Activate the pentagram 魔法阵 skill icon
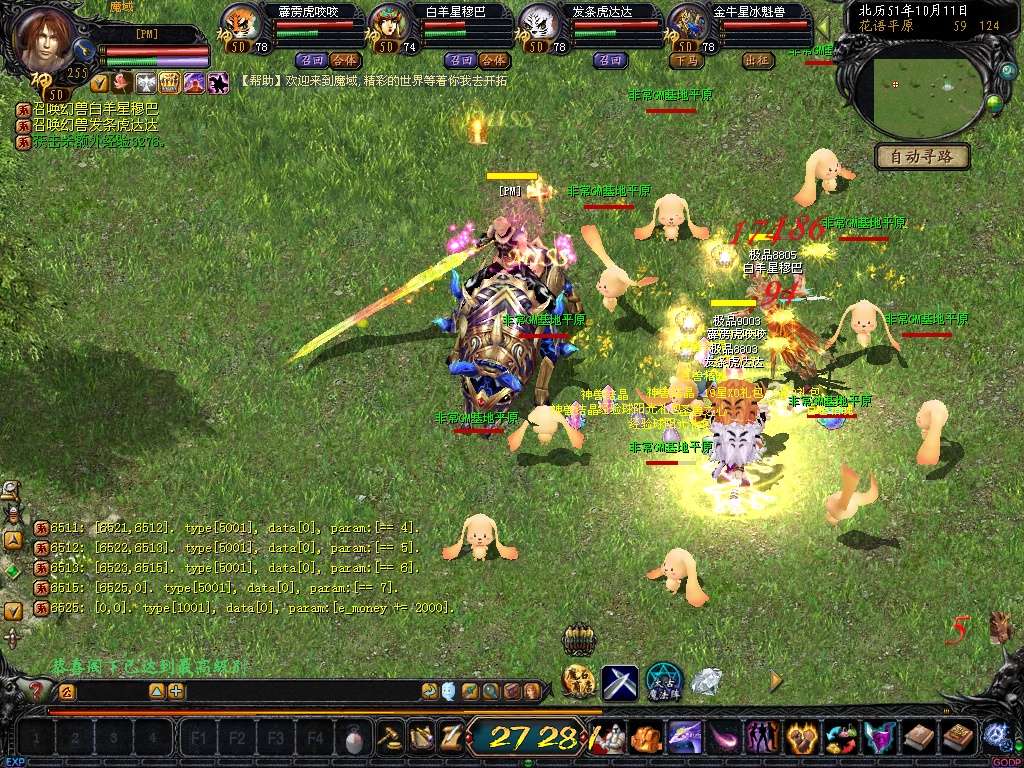 663,681
